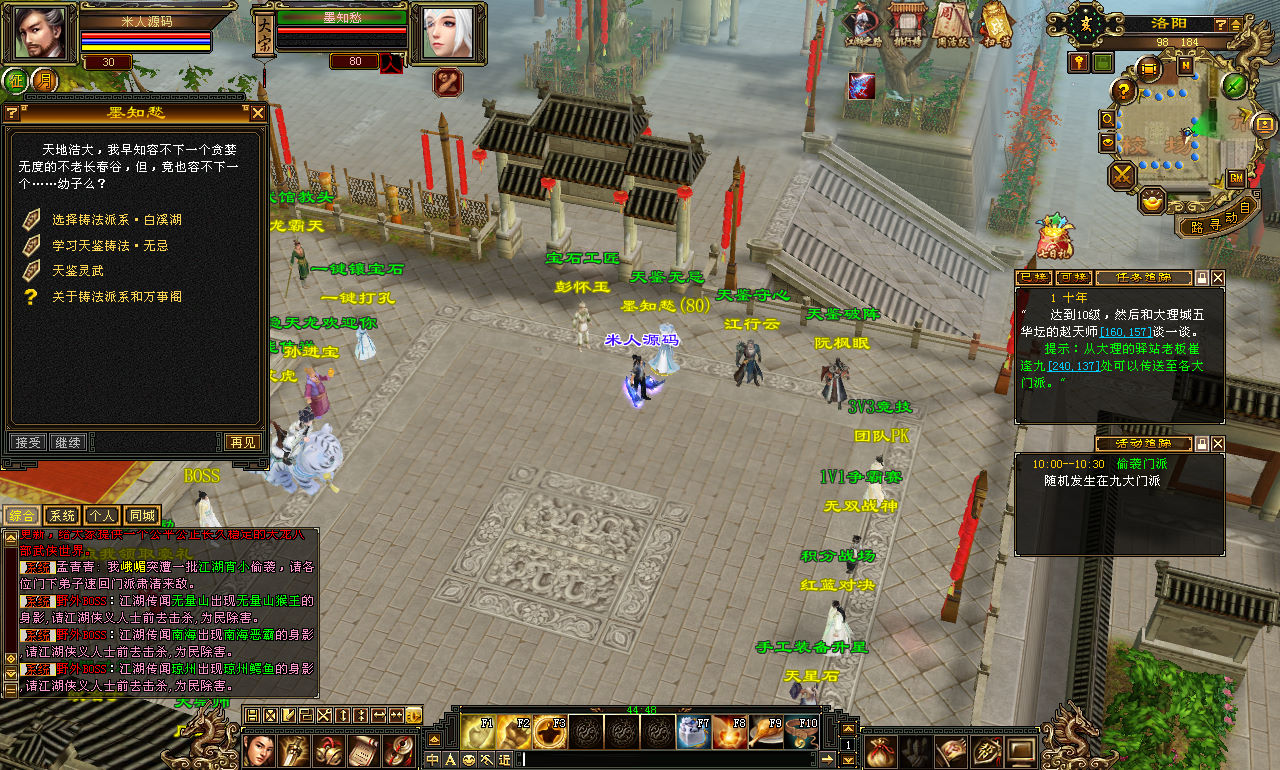Close the 墨知愁 dialogue window

point(258,113)
